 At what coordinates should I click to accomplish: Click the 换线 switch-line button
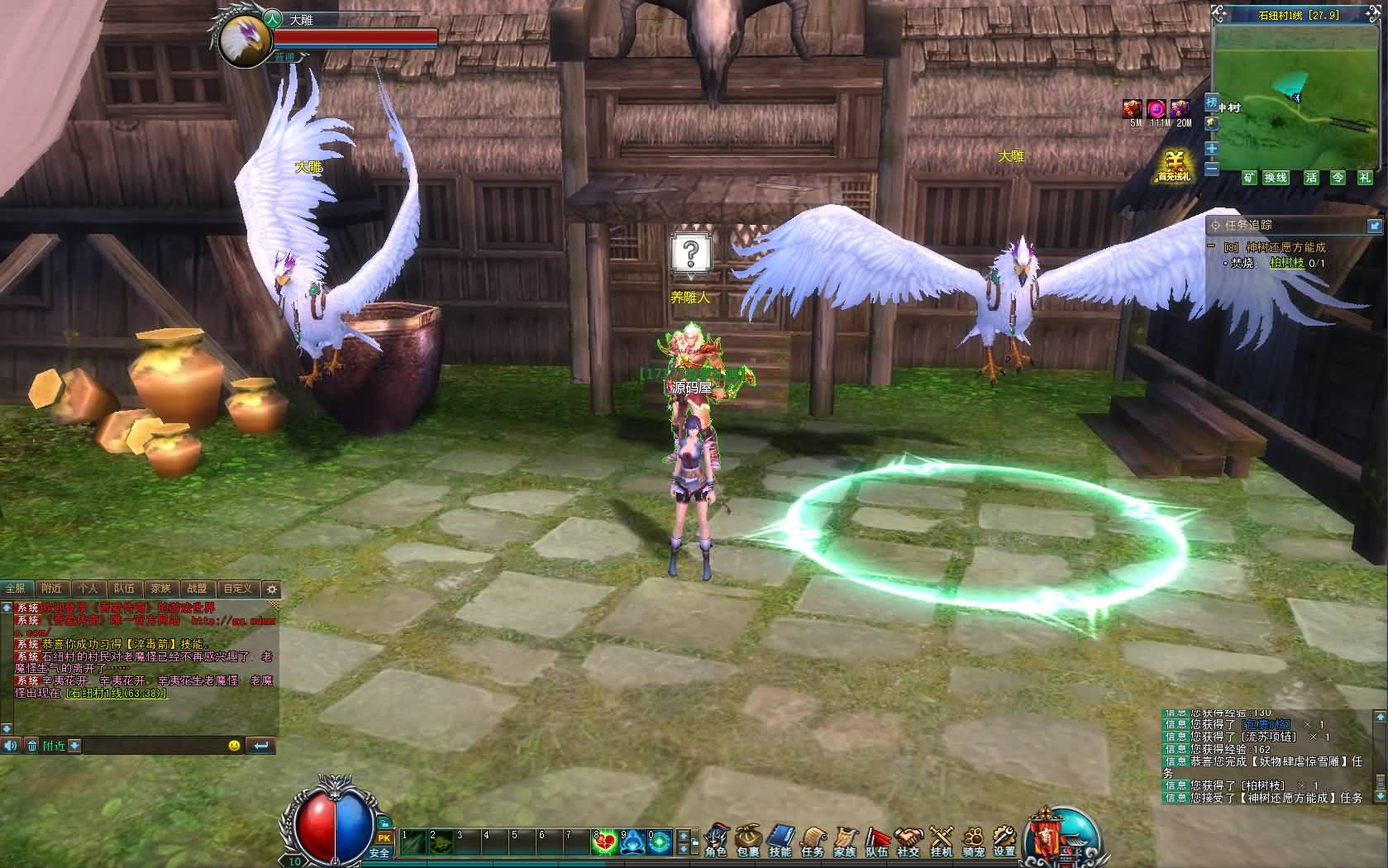pyautogui.click(x=1276, y=178)
